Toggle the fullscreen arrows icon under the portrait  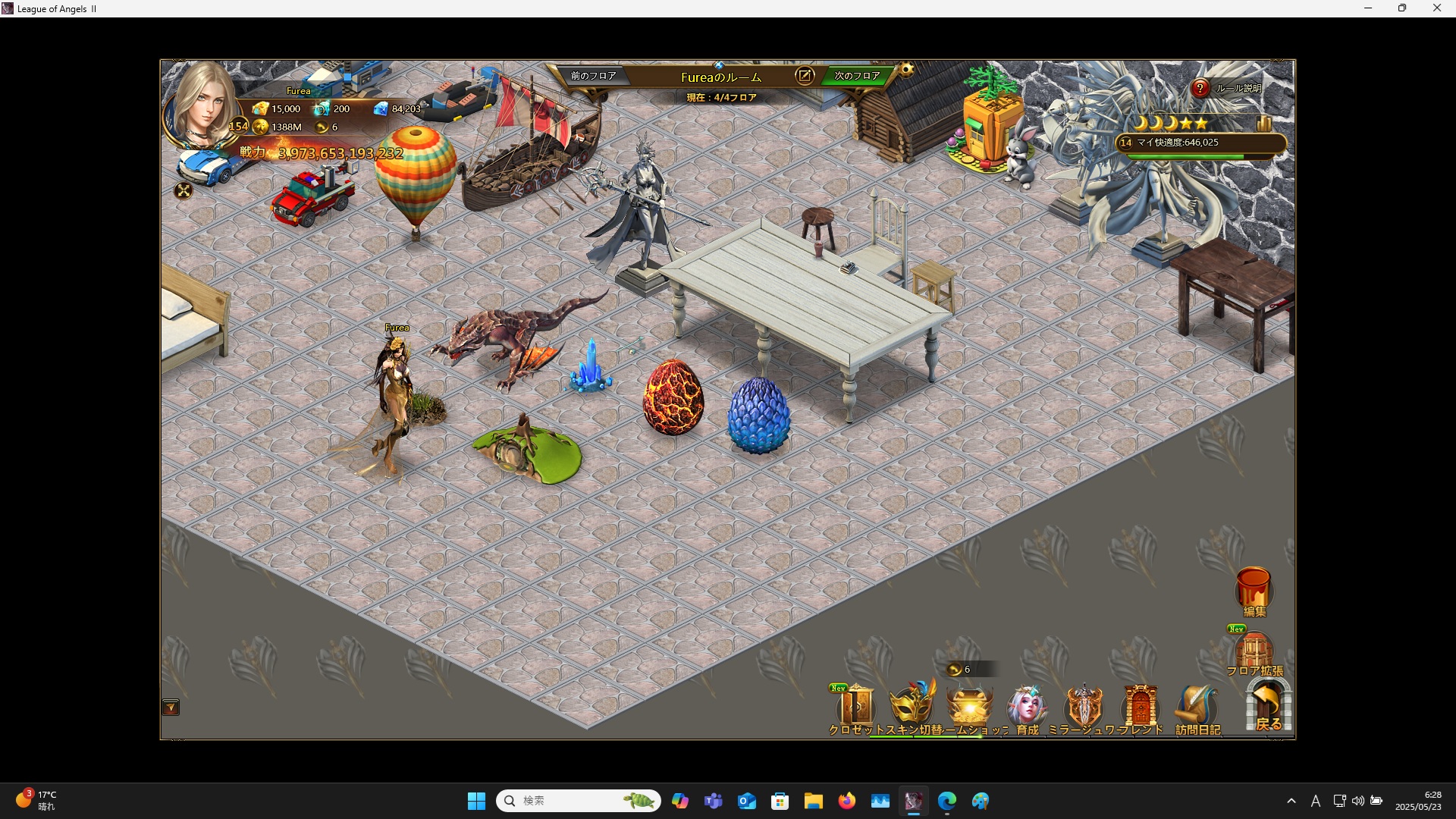pos(184,191)
